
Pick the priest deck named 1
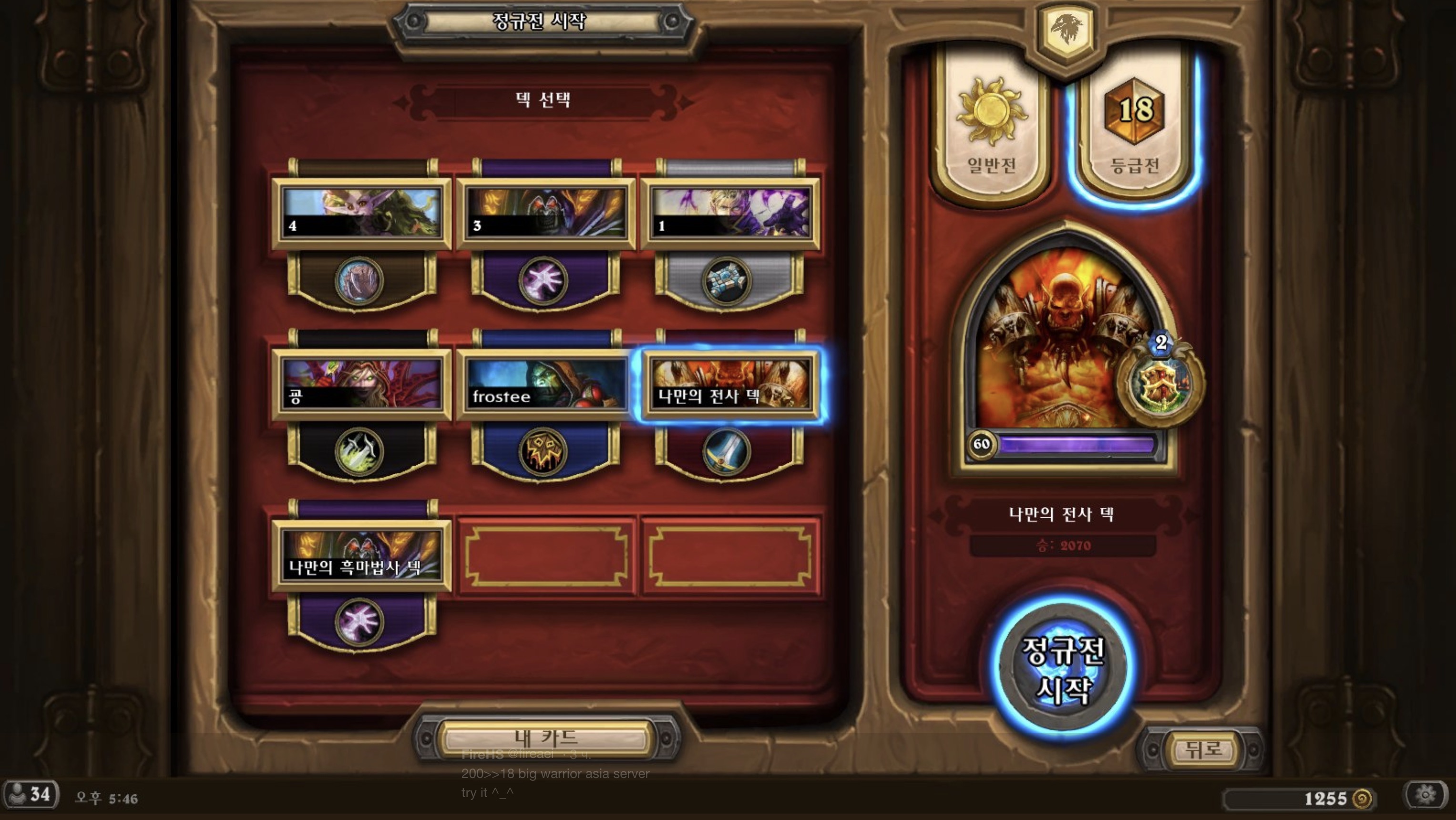(730, 214)
